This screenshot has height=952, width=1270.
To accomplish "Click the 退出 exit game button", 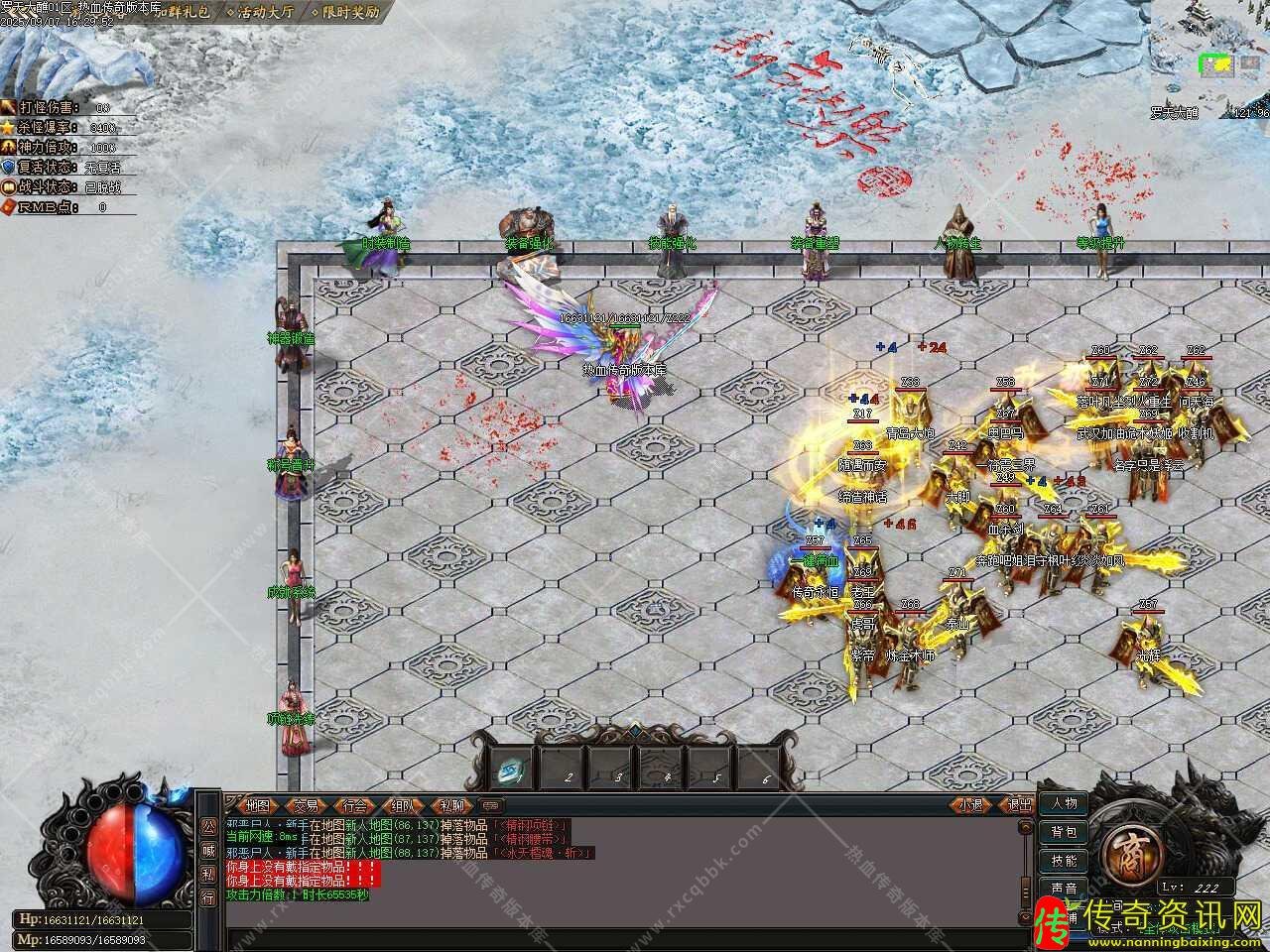I will point(1017,805).
